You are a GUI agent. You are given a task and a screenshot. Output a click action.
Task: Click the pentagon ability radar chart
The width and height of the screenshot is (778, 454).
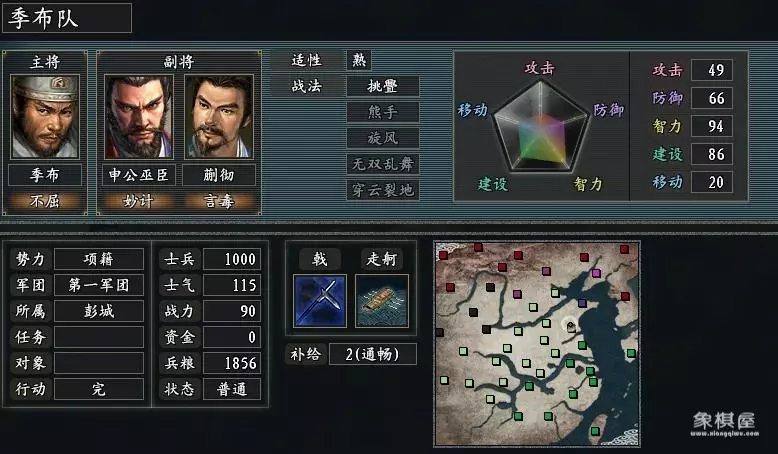pos(541,128)
